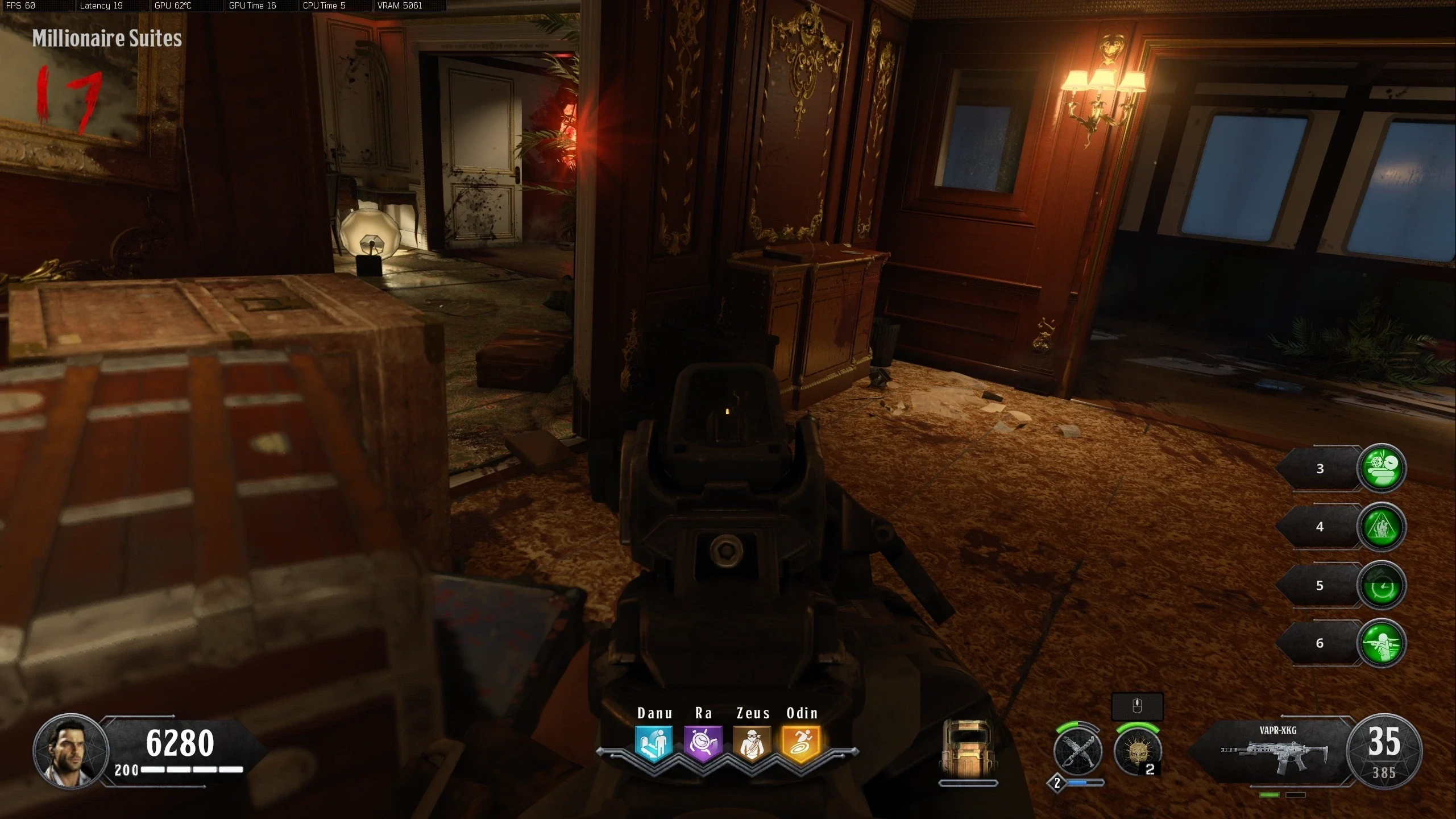Use the rifleman elixir in slot 6
Screen dimensions: 1456x819
[1381, 643]
